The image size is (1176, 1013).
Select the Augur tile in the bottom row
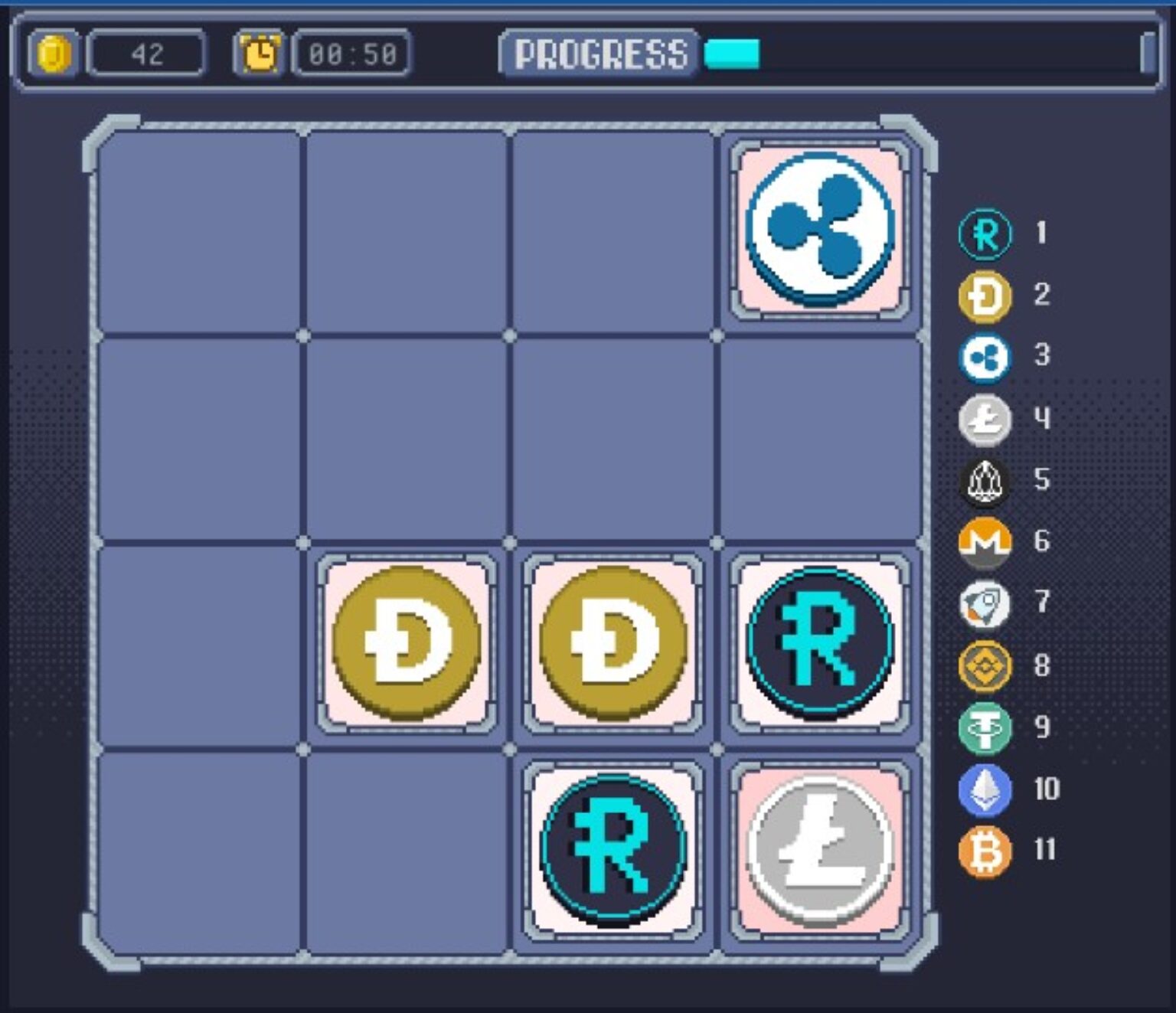pyautogui.click(x=612, y=848)
